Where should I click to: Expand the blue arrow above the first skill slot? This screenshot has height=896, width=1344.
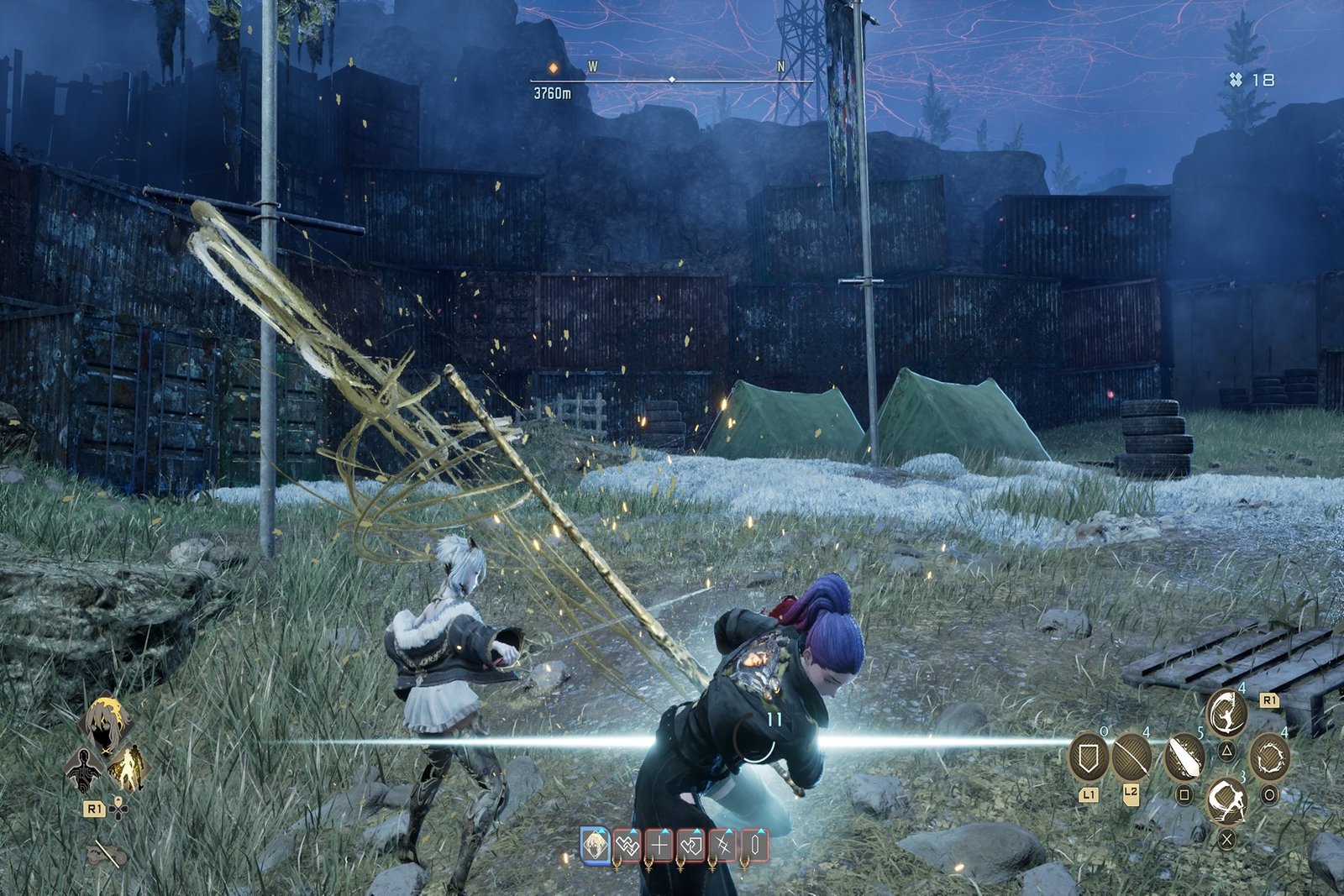tap(602, 831)
